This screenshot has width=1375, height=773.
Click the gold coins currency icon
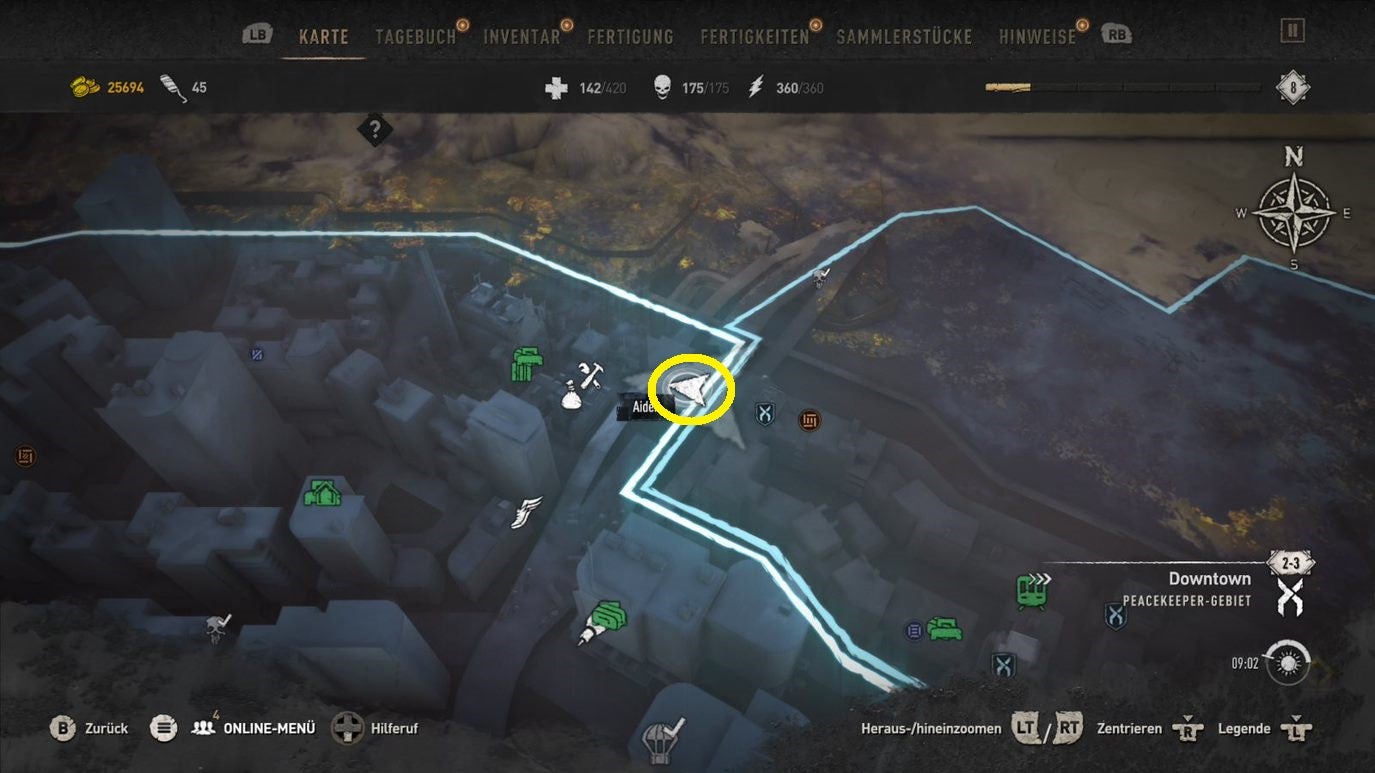(x=83, y=87)
